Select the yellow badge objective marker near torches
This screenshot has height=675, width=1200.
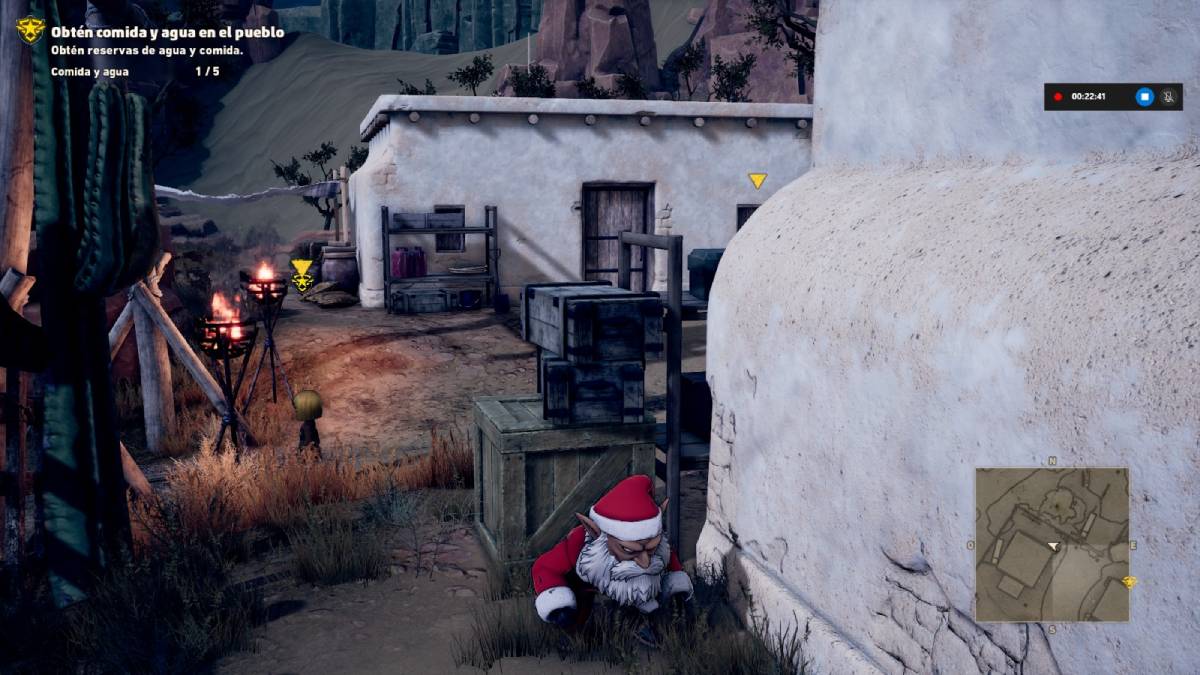tap(302, 275)
